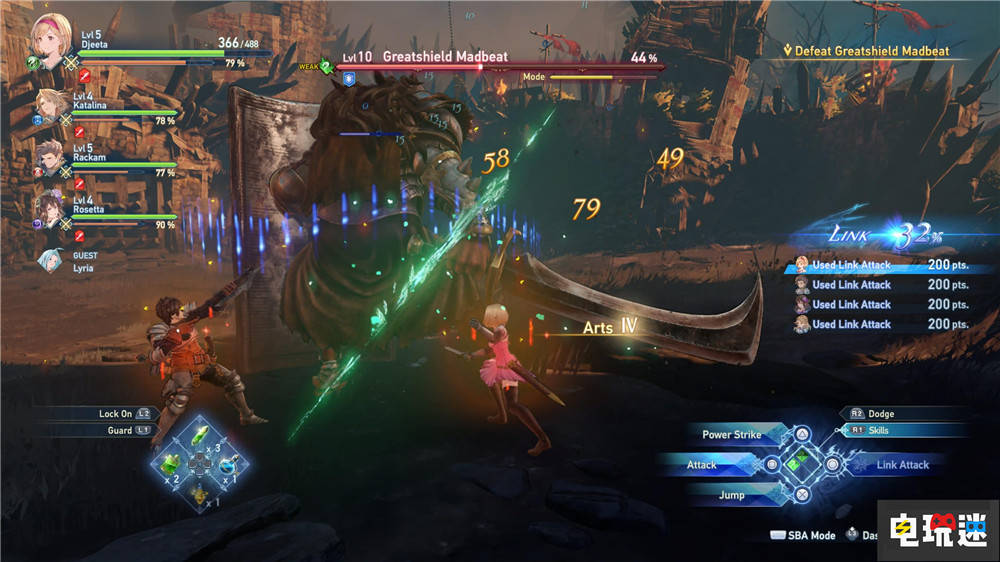Activate the Power Strike action
The height and width of the screenshot is (562, 1000).
[x=734, y=435]
